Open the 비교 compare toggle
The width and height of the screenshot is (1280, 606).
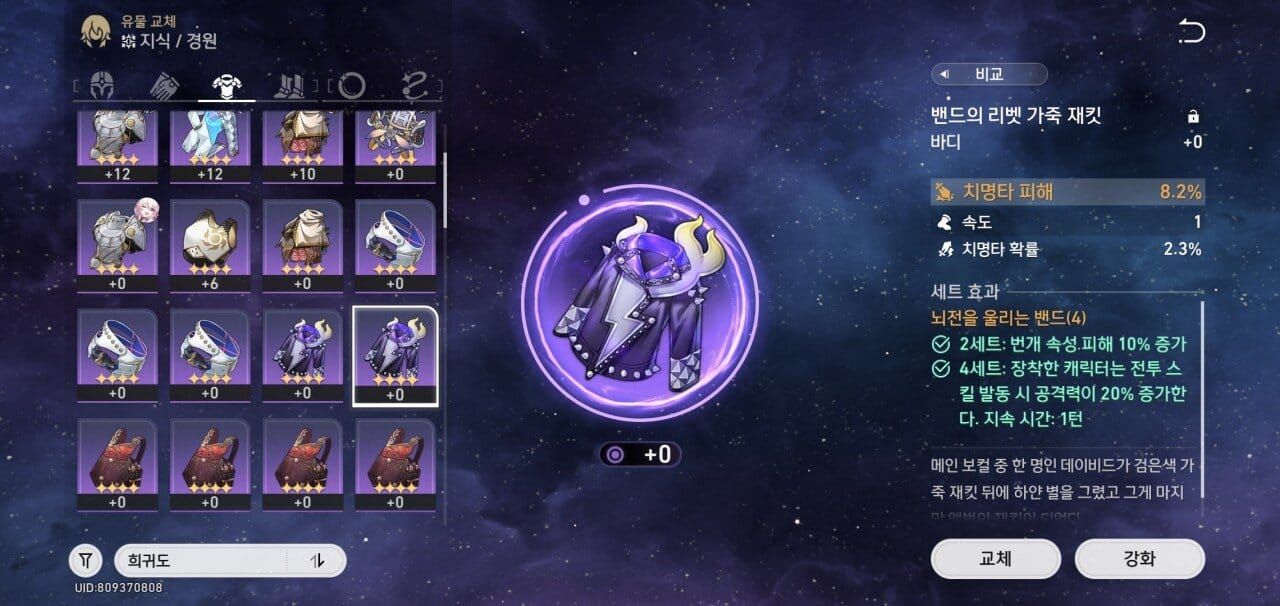coord(989,74)
